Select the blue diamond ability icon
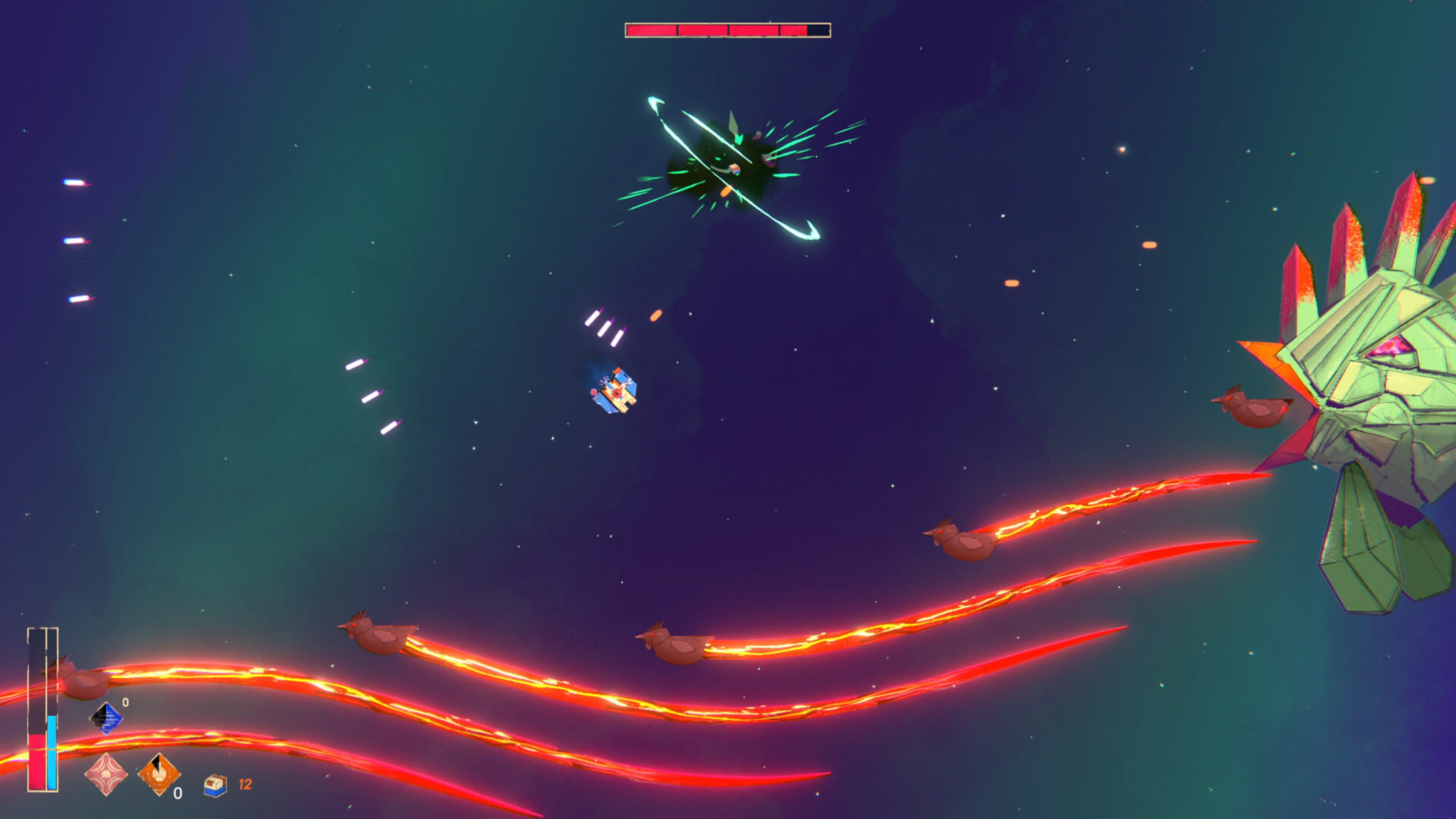The width and height of the screenshot is (1456, 819). [x=107, y=717]
